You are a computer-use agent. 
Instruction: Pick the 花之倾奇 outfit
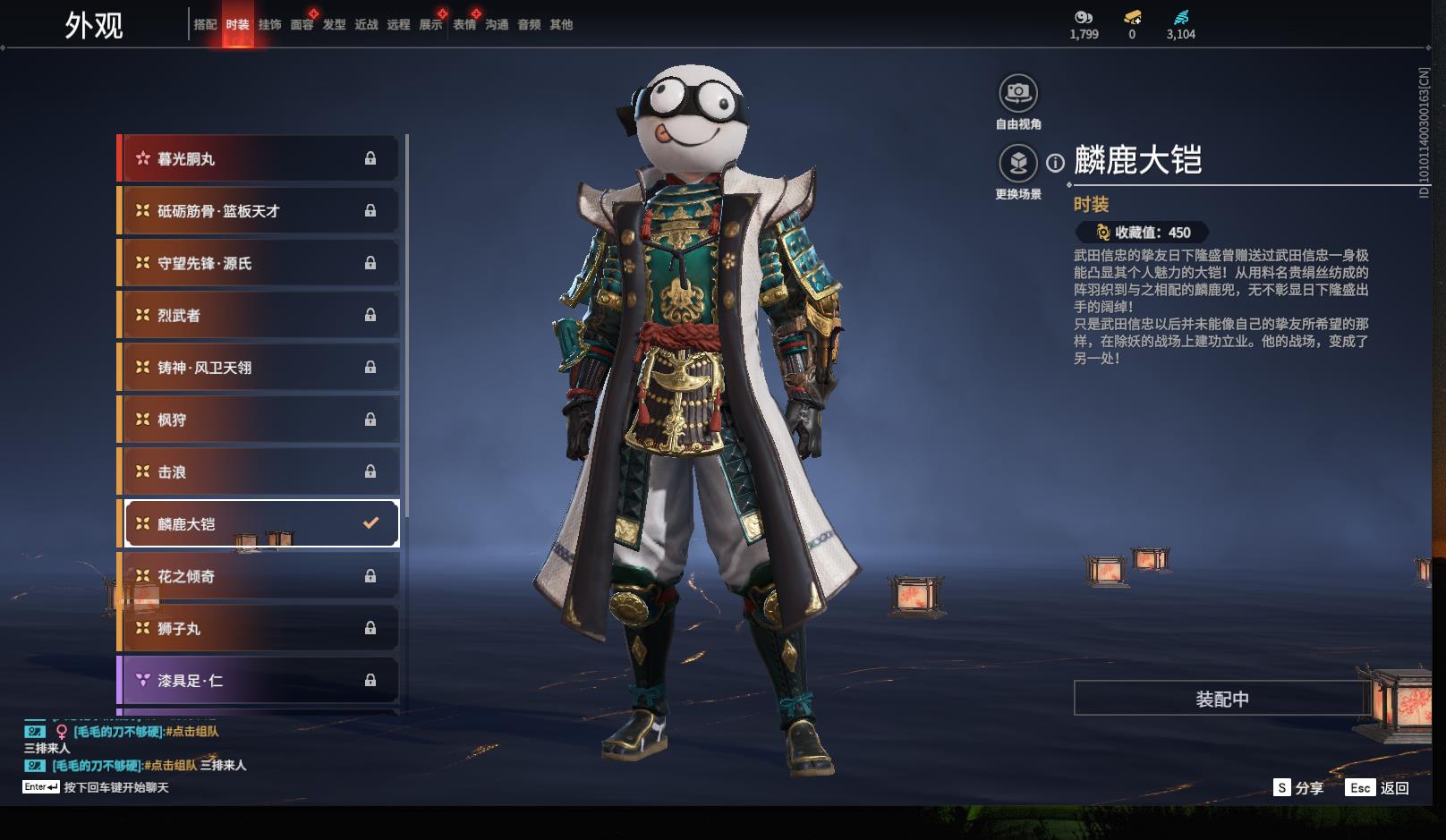click(x=259, y=576)
